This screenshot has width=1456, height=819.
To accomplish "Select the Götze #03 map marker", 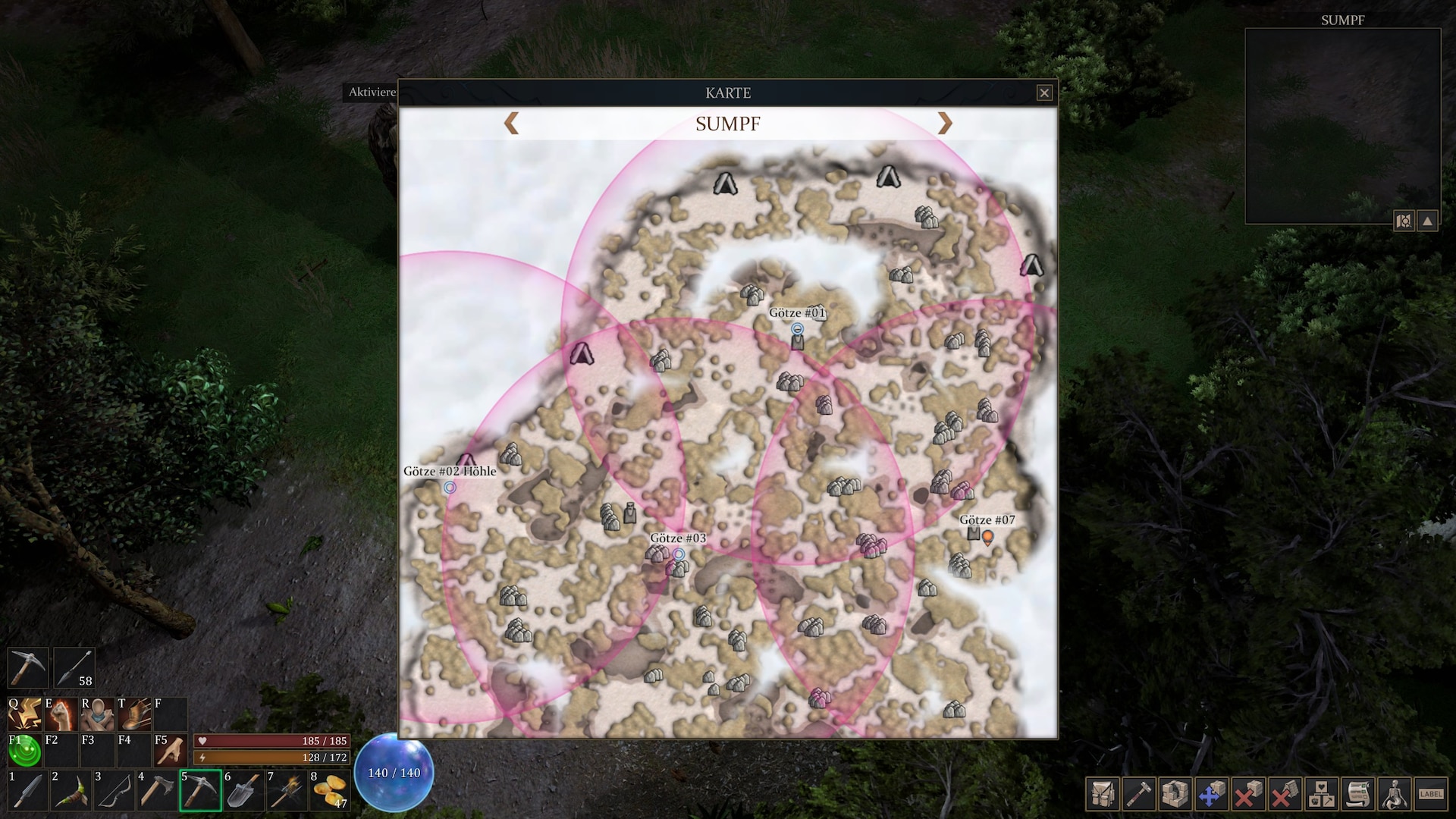I will [x=679, y=554].
